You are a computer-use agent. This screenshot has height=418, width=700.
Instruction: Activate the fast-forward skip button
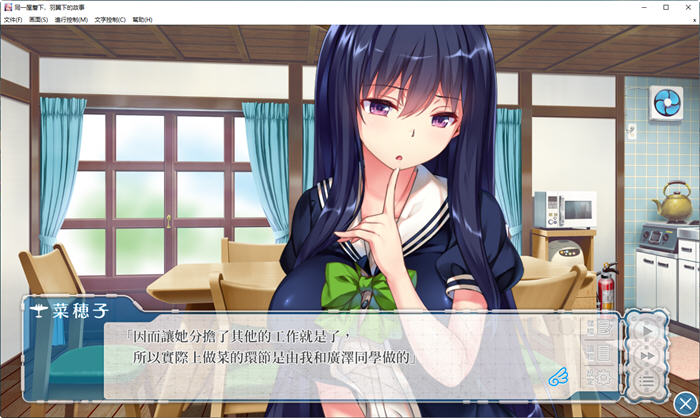pyautogui.click(x=646, y=355)
